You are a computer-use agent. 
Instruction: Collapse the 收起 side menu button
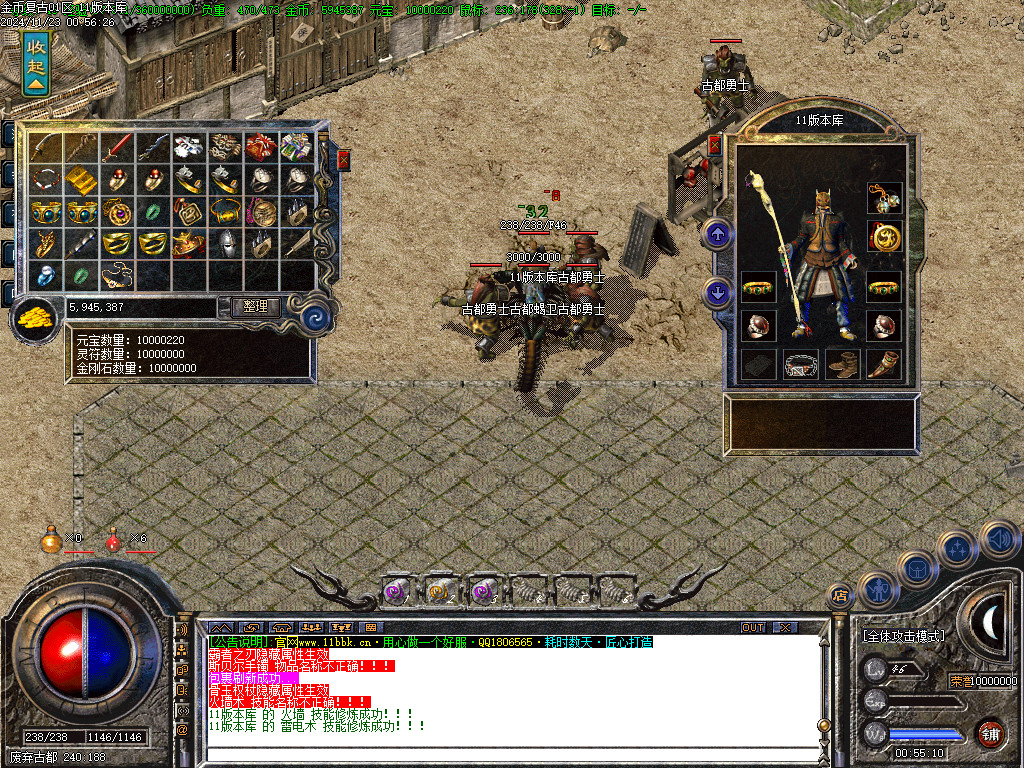point(36,62)
